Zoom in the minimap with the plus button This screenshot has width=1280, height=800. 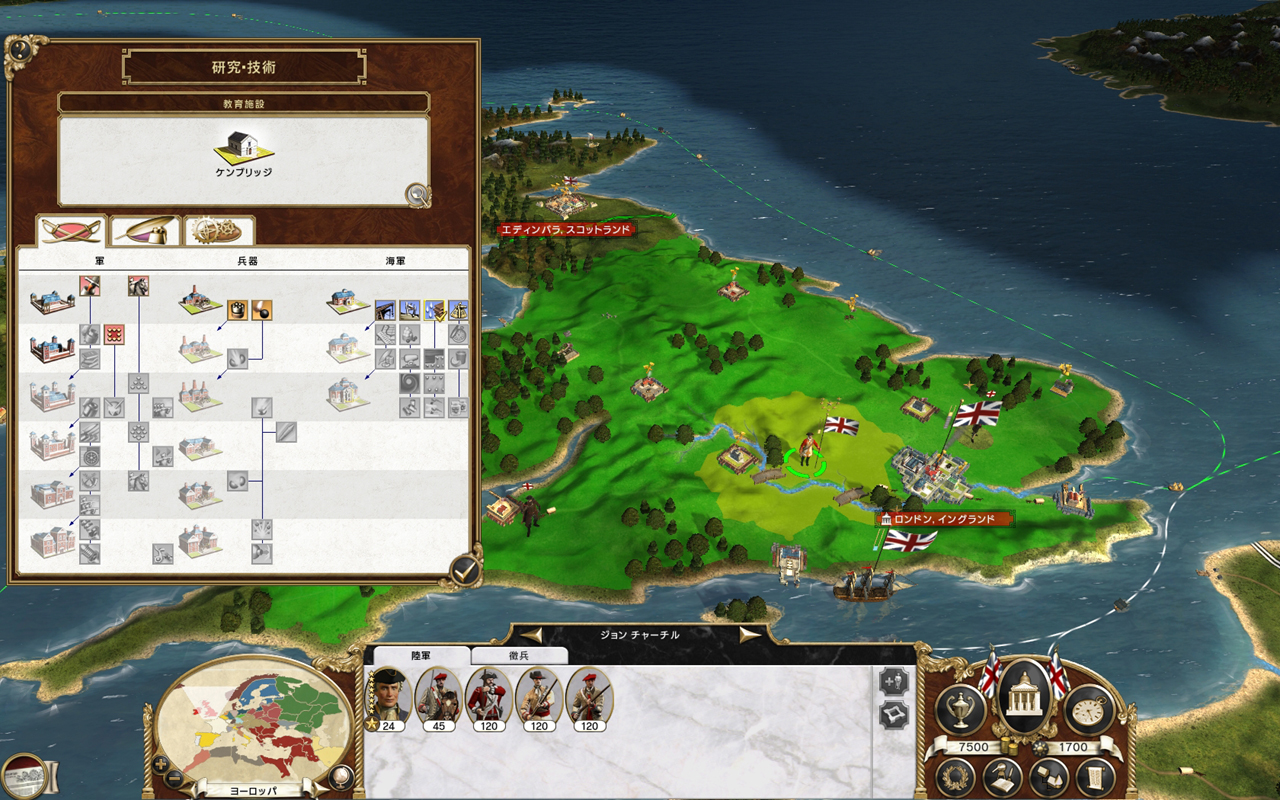click(x=160, y=765)
